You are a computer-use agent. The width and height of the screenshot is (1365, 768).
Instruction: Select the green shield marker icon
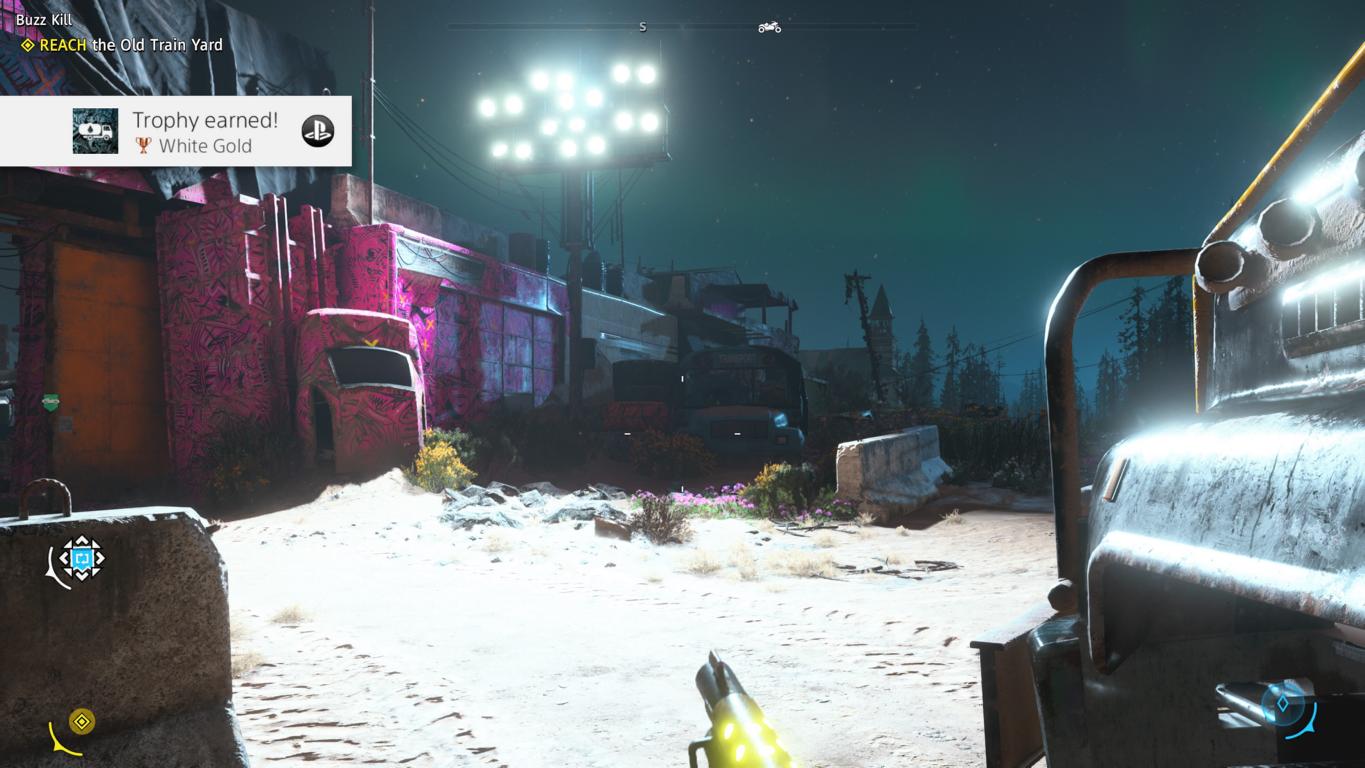(51, 403)
